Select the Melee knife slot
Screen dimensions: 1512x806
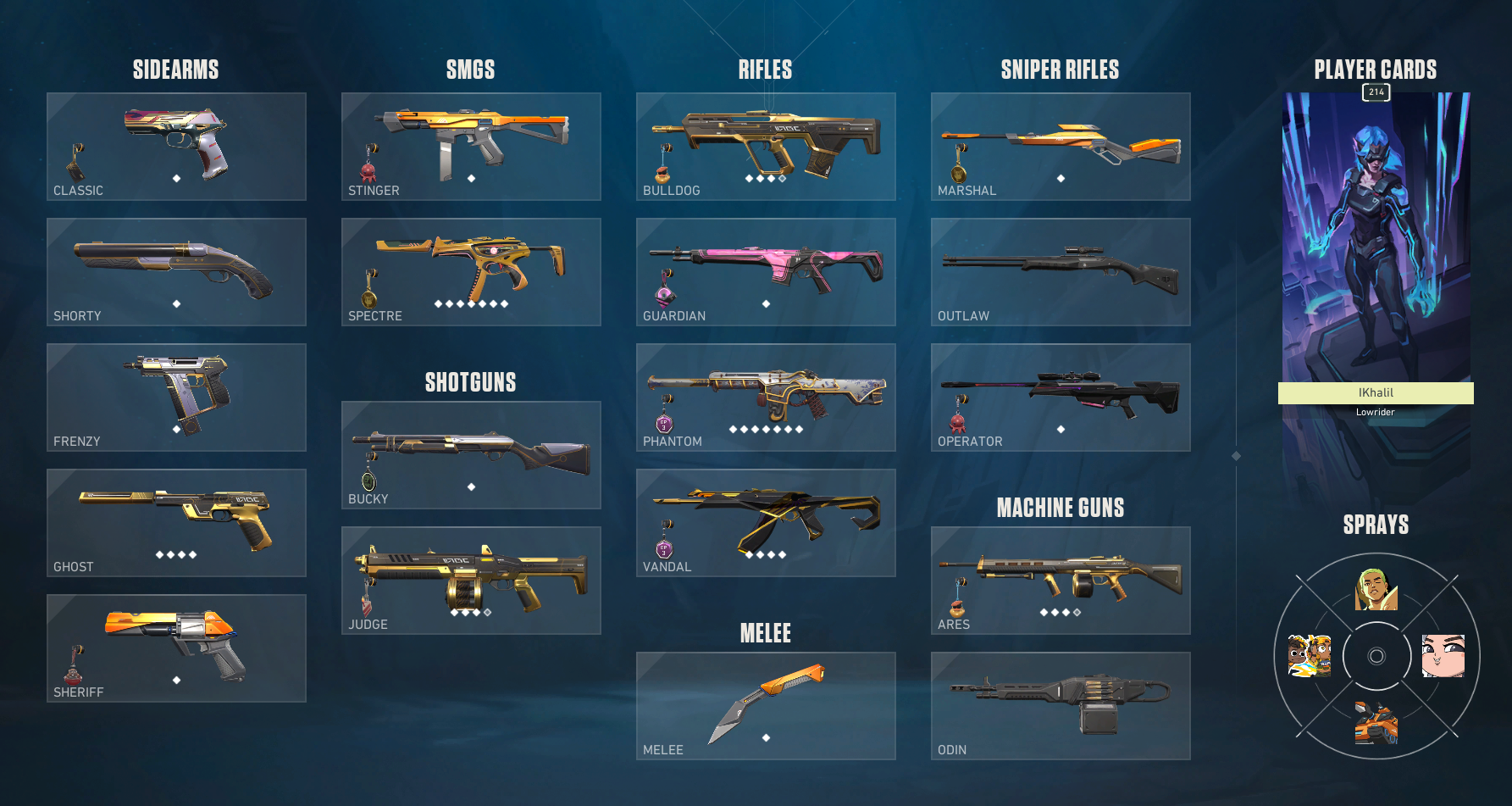tap(764, 706)
